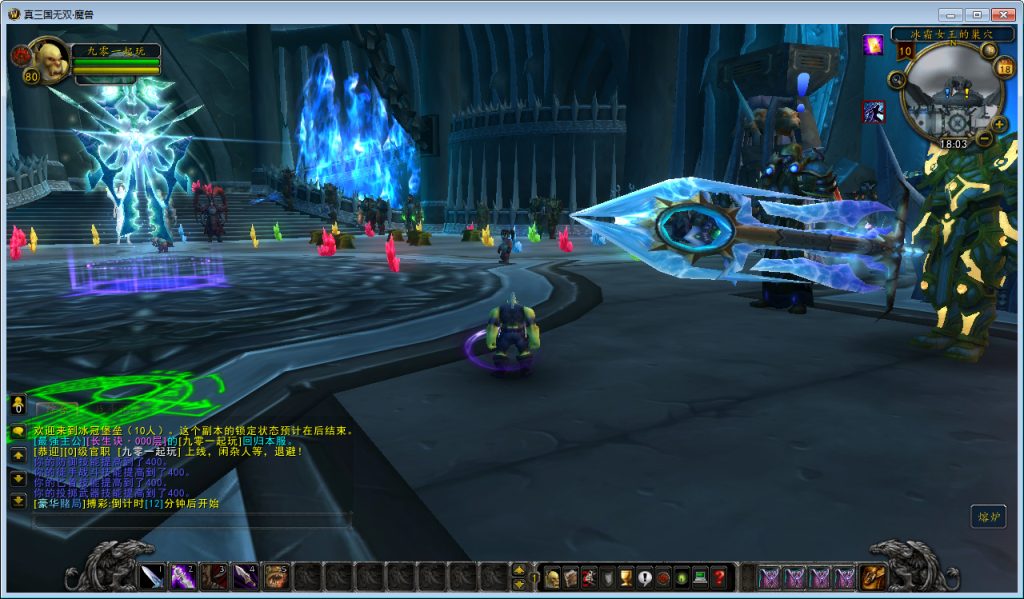Minimize the game window
The height and width of the screenshot is (599, 1024).
pos(950,14)
